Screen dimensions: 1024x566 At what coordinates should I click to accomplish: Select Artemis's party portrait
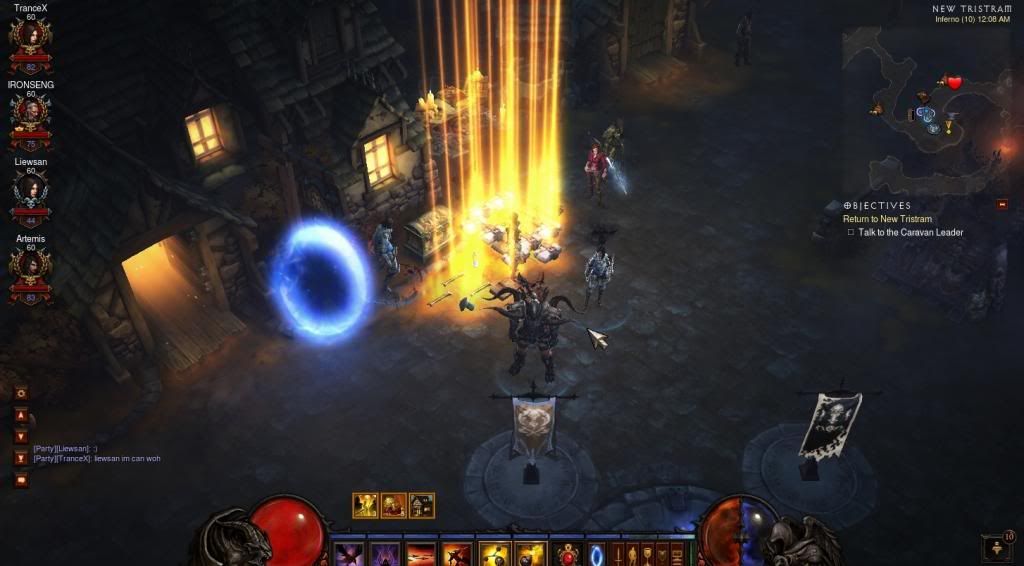pos(30,268)
